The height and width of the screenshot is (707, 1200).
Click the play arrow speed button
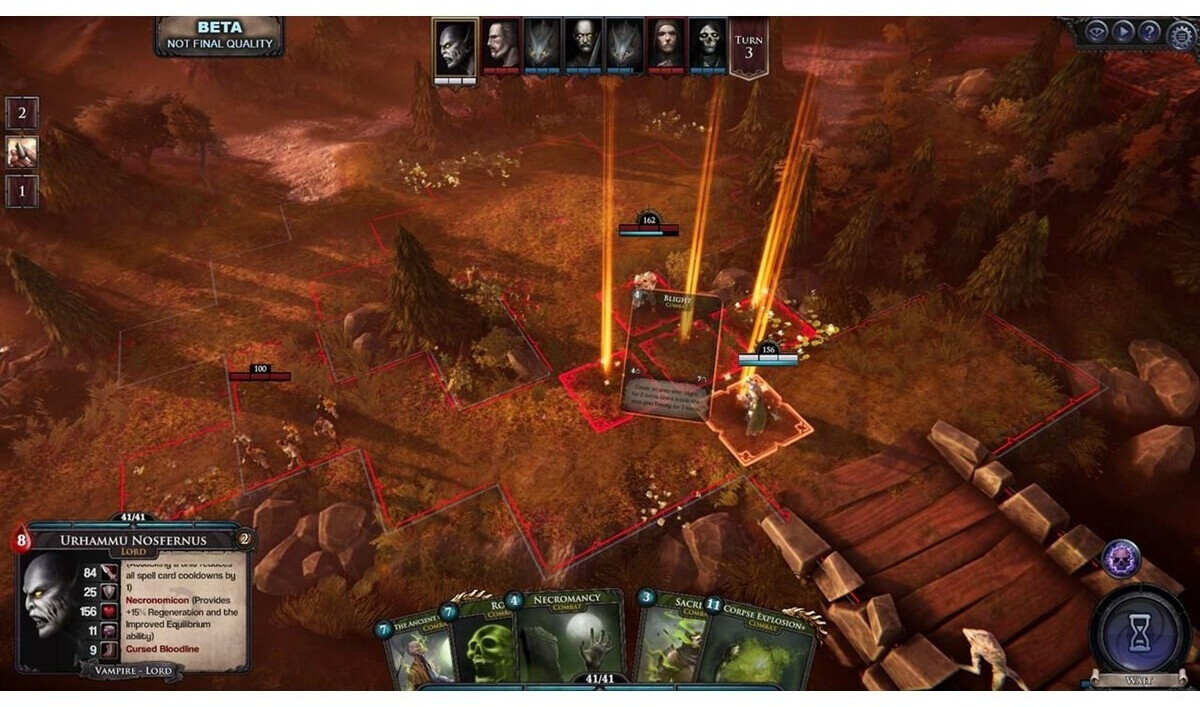1123,32
